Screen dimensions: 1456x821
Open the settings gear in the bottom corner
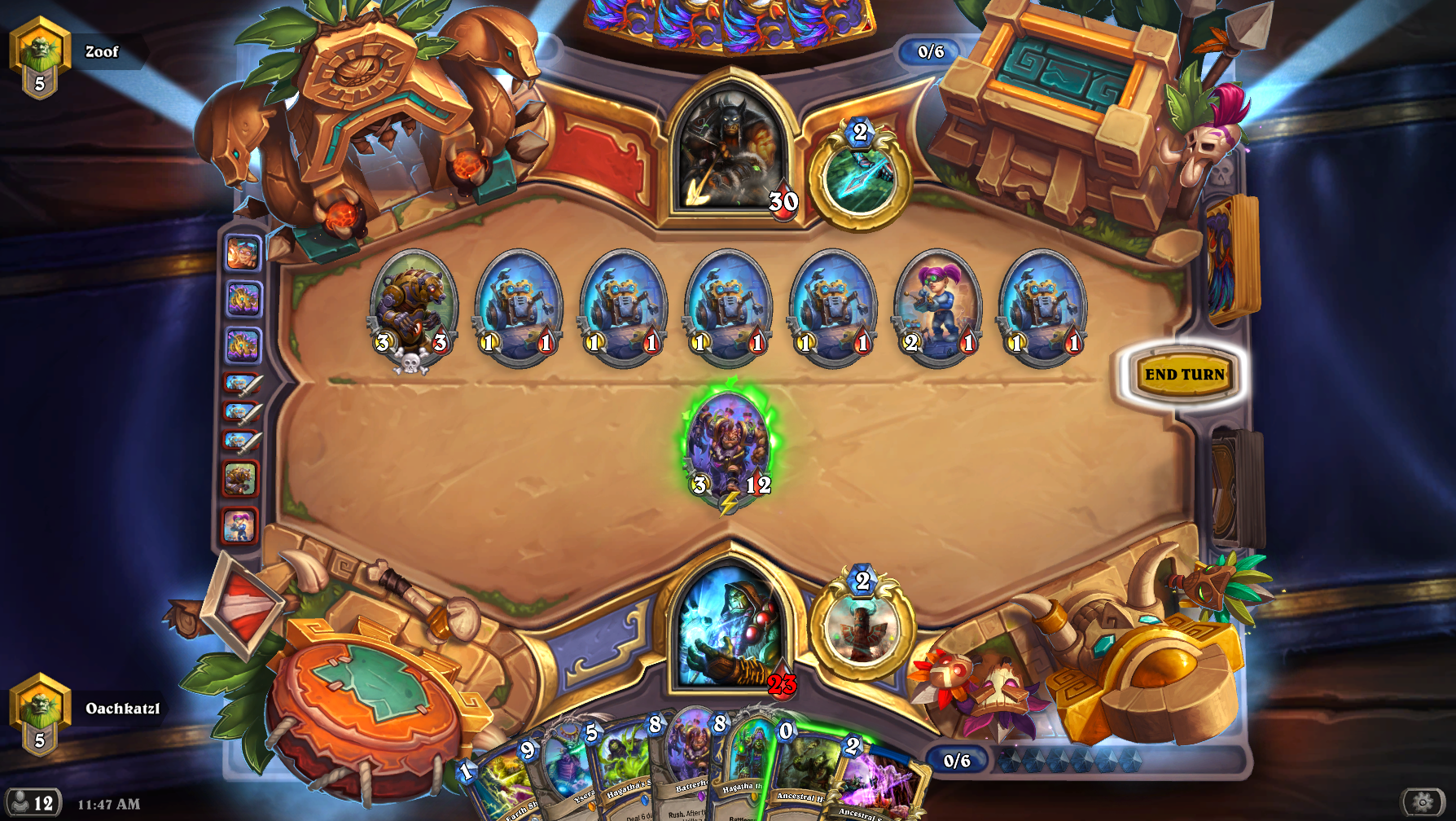[x=1421, y=803]
